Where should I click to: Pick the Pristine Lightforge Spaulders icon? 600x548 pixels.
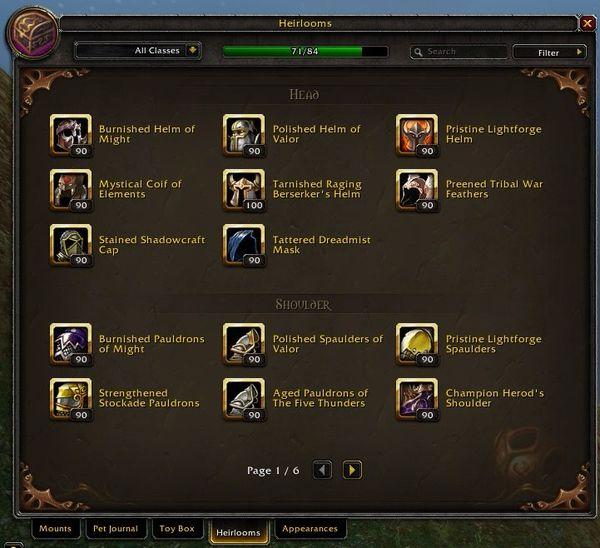click(417, 344)
